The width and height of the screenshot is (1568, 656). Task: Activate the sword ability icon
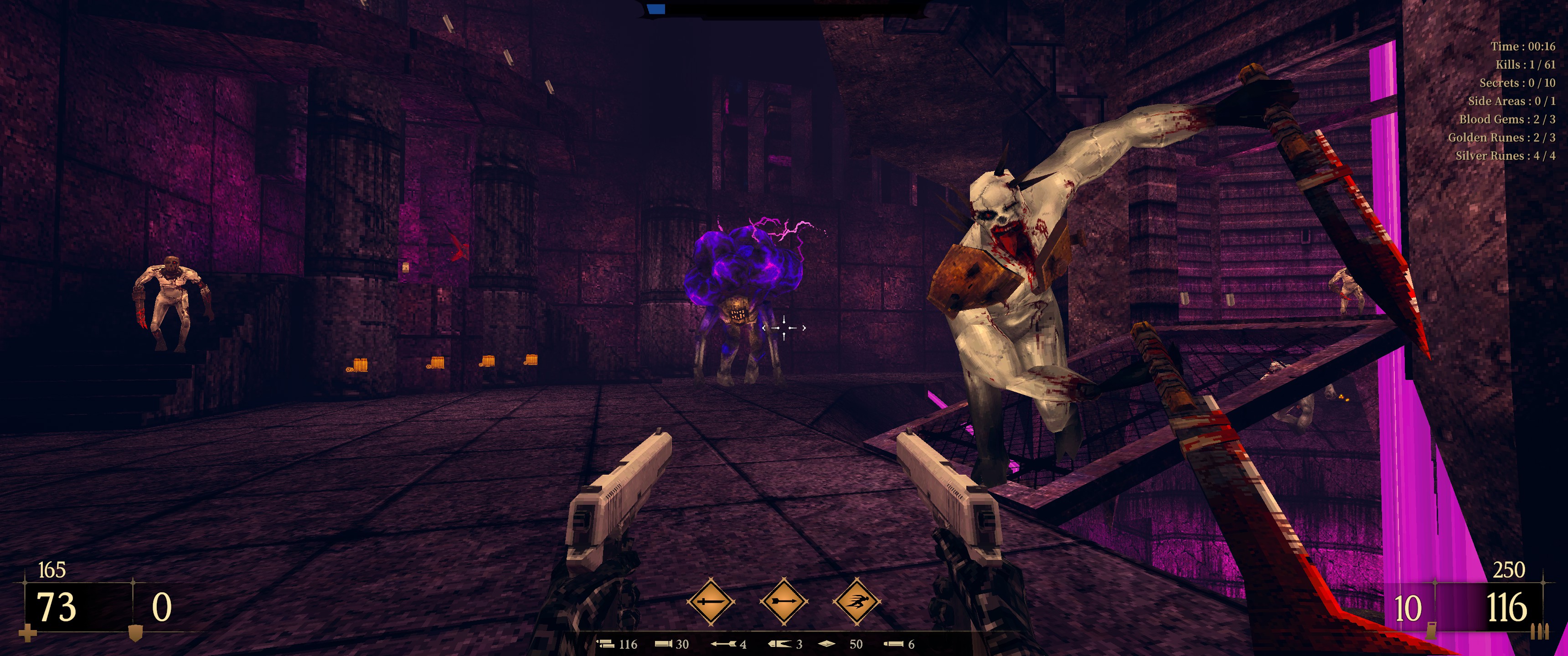[x=710, y=602]
